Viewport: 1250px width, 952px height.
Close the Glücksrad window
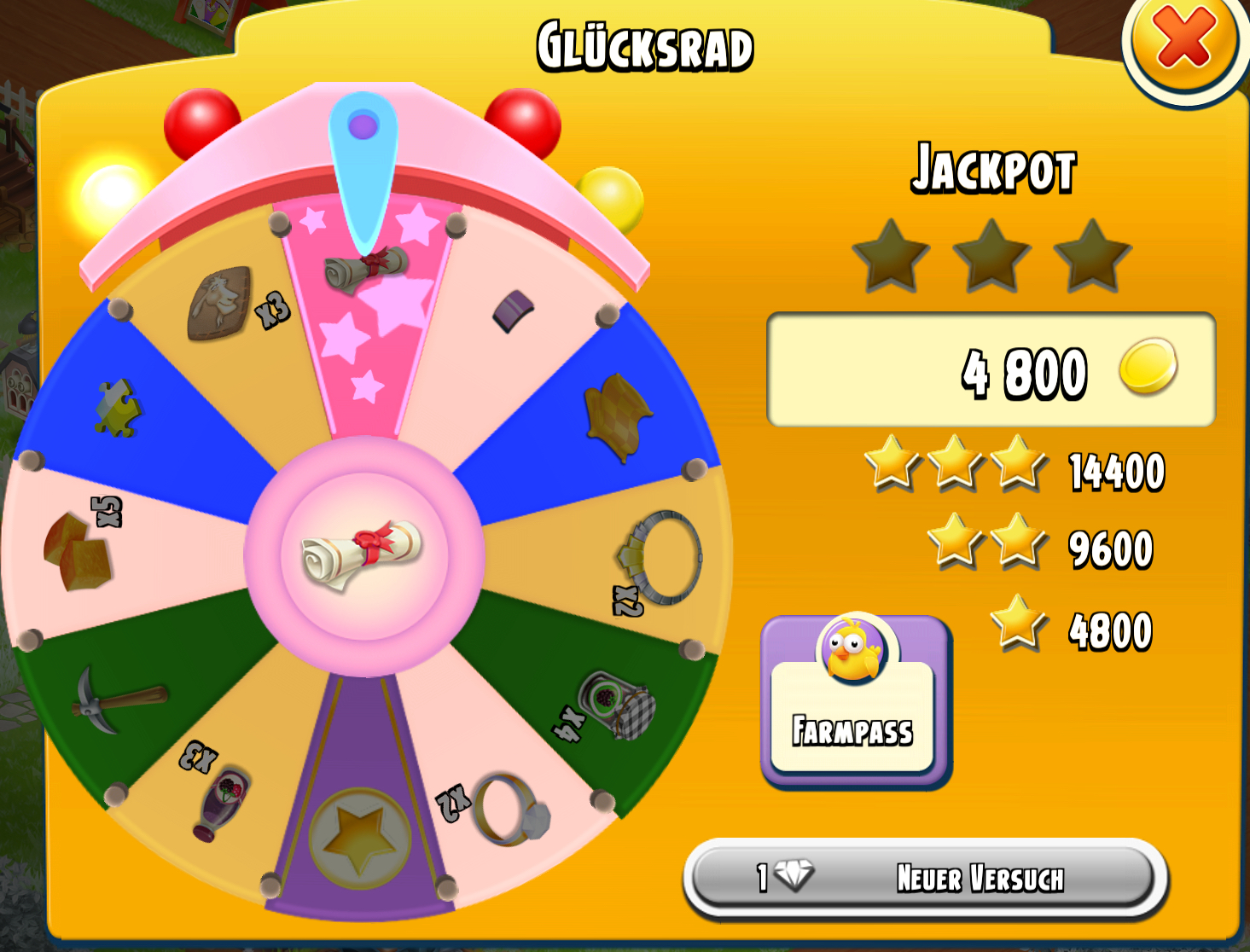(x=1183, y=40)
